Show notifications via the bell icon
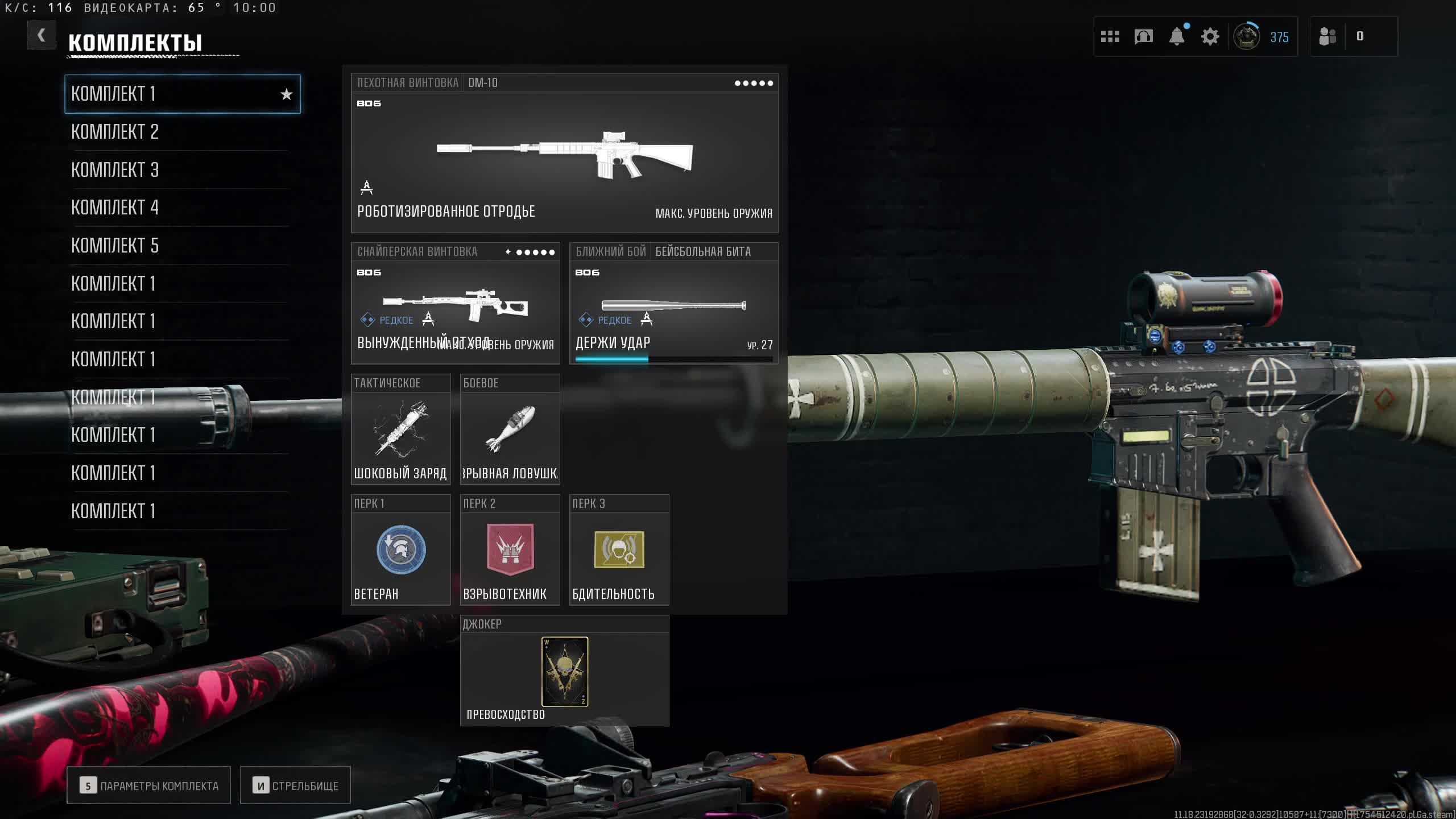This screenshot has height=819, width=1456. [x=1176, y=37]
